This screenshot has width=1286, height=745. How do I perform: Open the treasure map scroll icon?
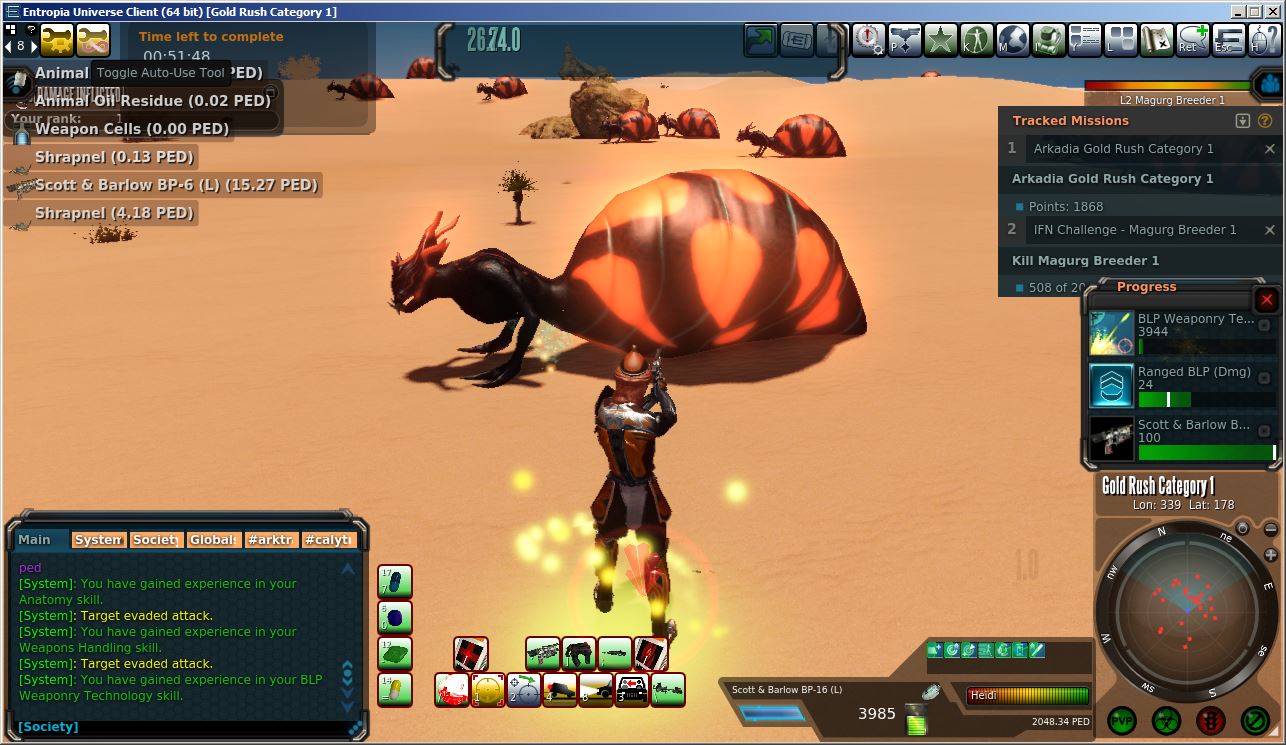[1156, 40]
